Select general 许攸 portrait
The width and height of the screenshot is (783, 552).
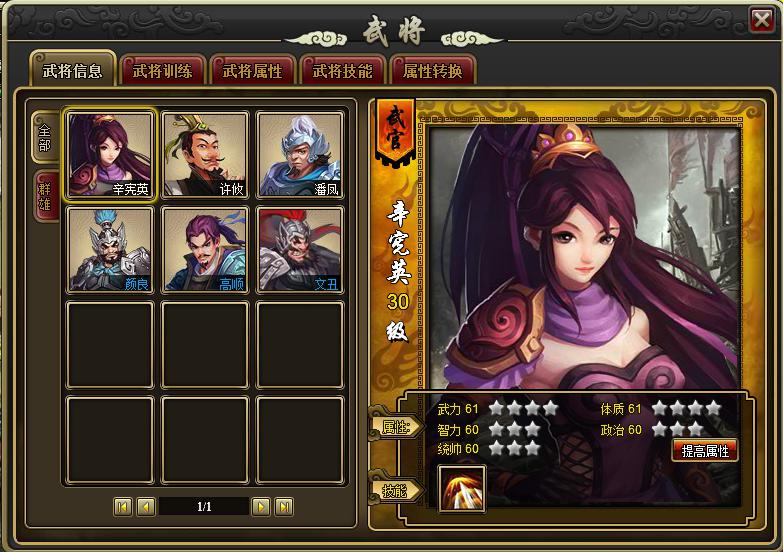click(205, 154)
